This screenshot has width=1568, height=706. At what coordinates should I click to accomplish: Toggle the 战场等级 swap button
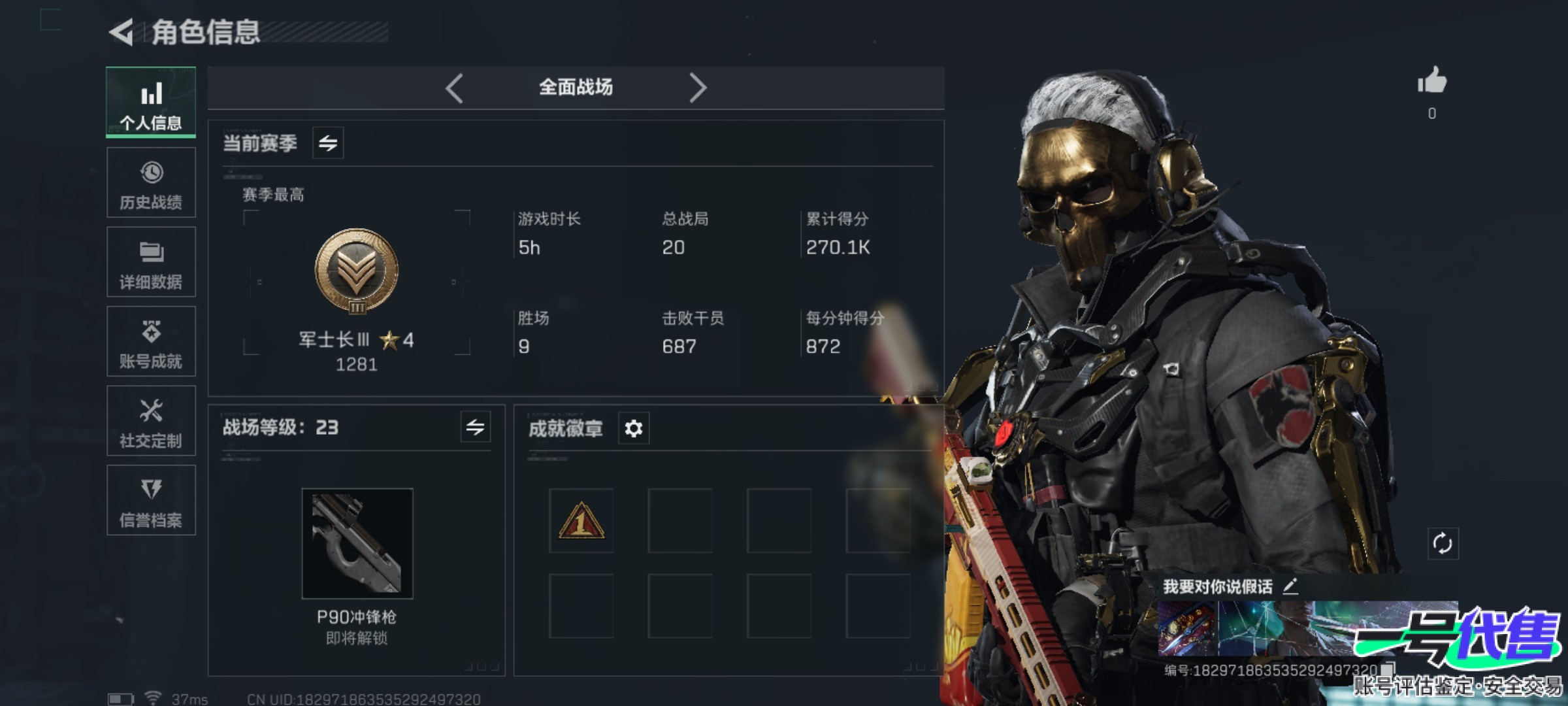click(475, 428)
